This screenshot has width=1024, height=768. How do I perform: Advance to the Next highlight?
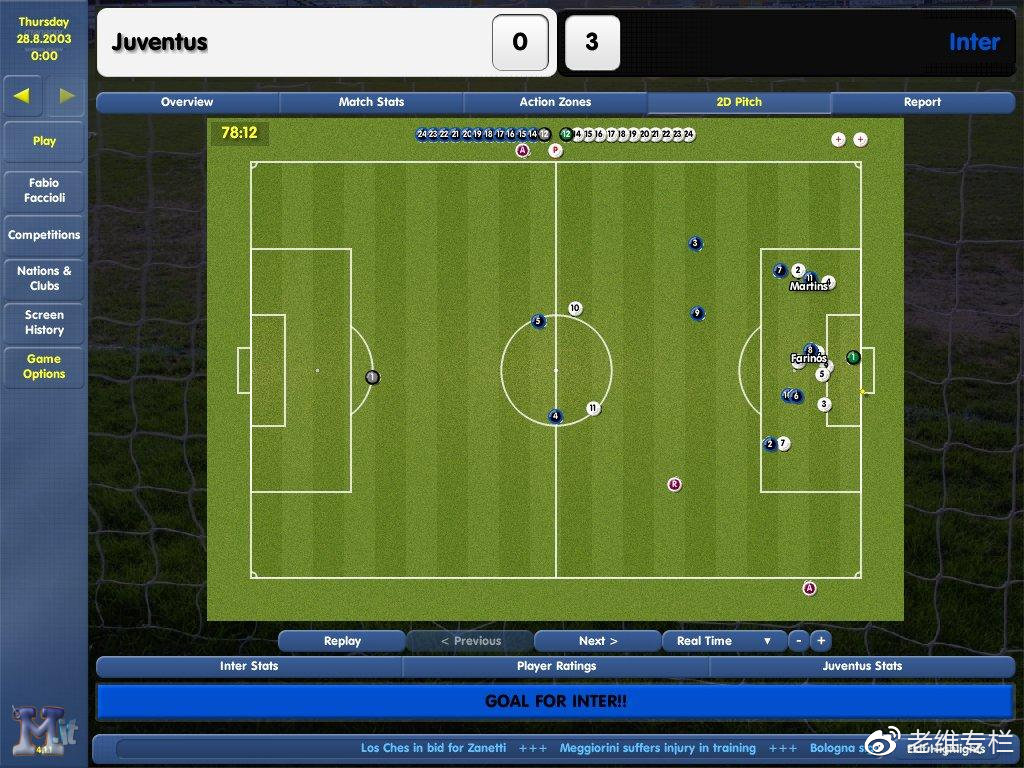click(598, 641)
